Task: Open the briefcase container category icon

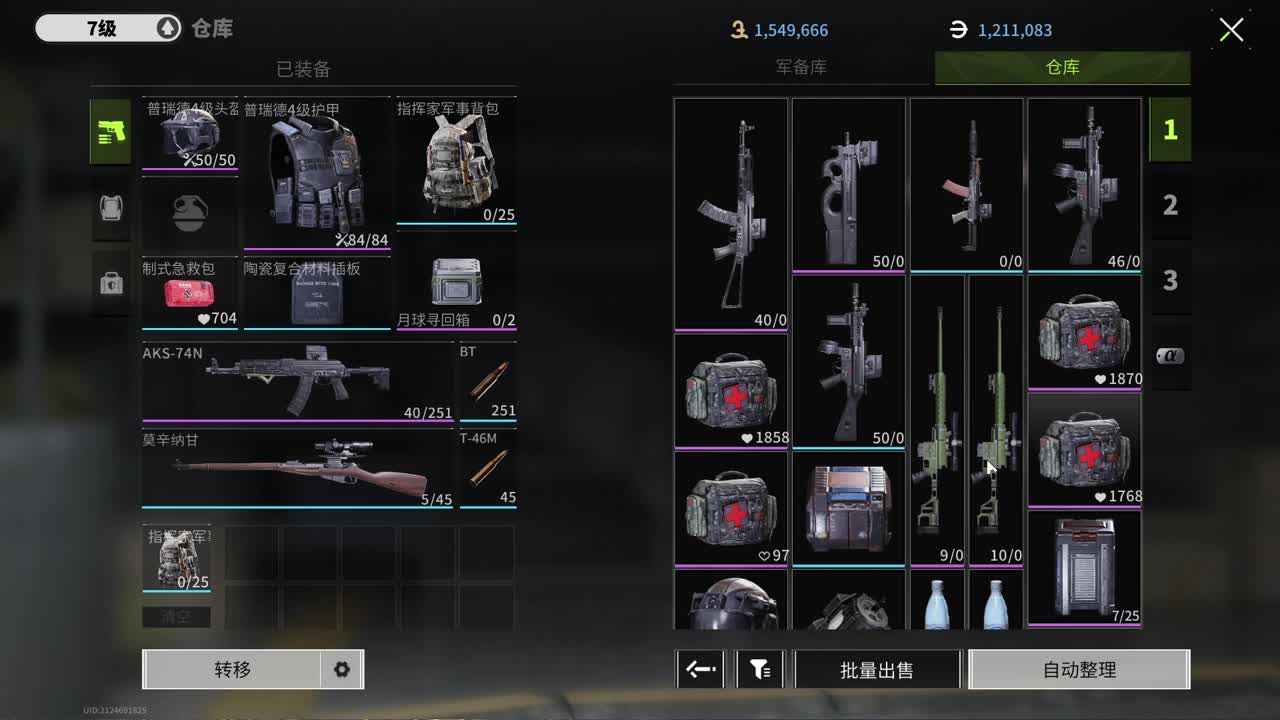Action: [x=110, y=283]
